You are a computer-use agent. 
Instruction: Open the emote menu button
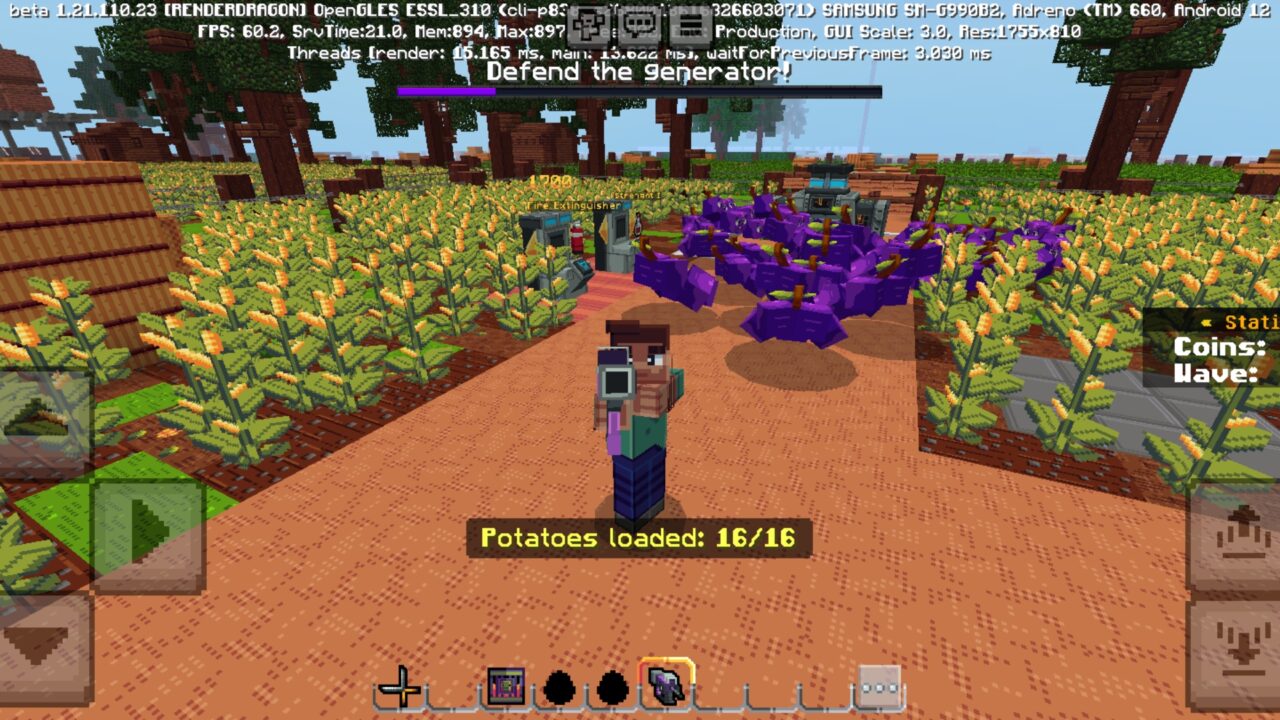click(591, 24)
